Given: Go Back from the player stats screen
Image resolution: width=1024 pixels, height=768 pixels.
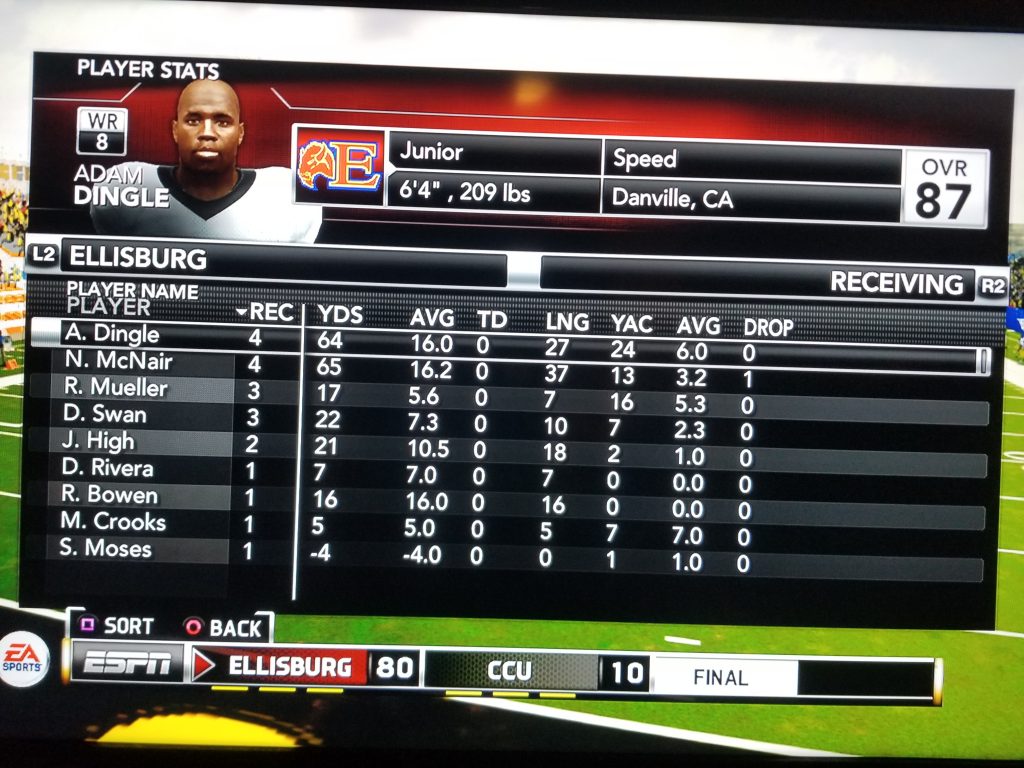Looking at the screenshot, I should click(x=223, y=629).
